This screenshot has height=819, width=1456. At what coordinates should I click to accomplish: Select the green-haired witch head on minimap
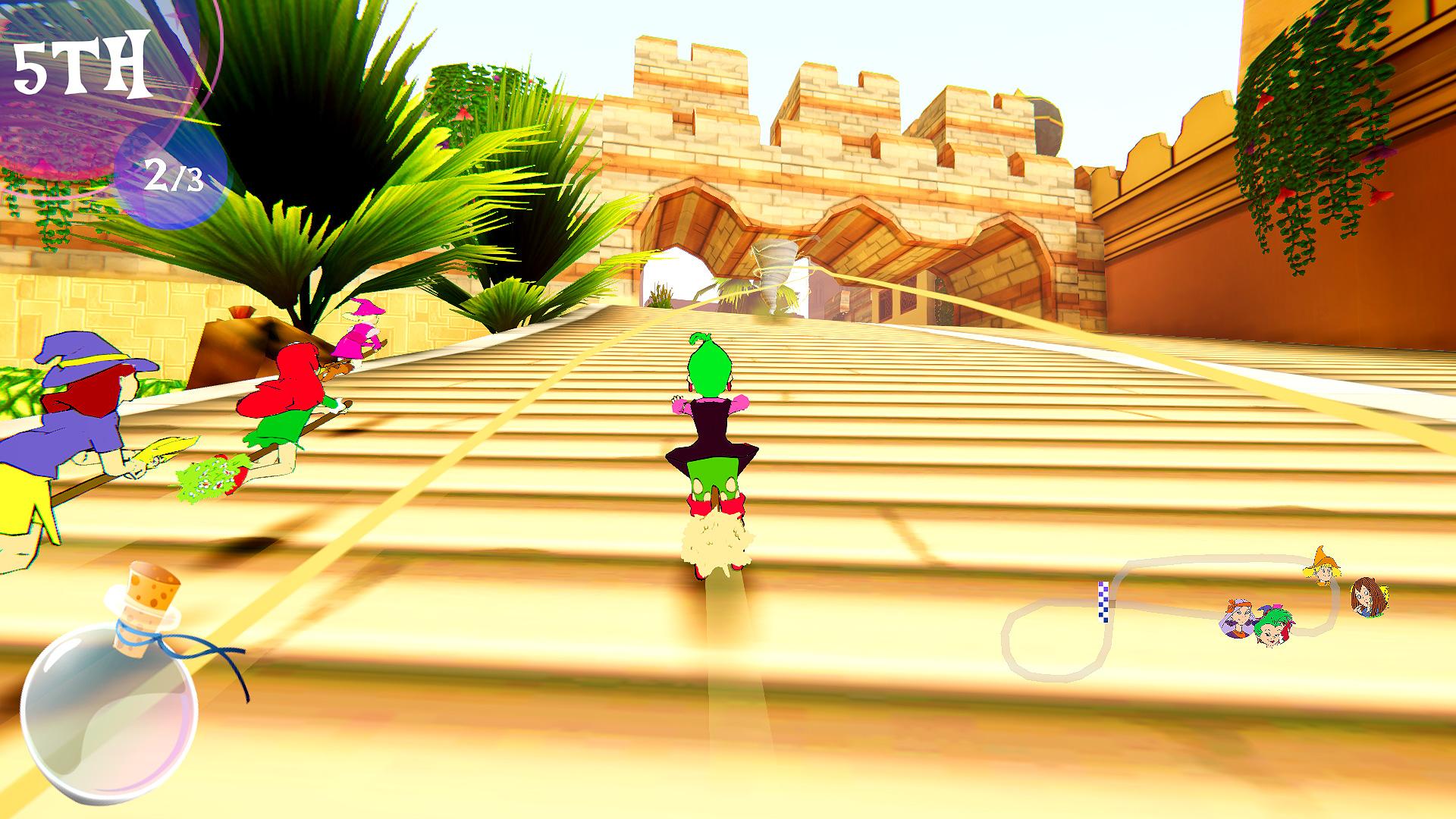[1275, 627]
